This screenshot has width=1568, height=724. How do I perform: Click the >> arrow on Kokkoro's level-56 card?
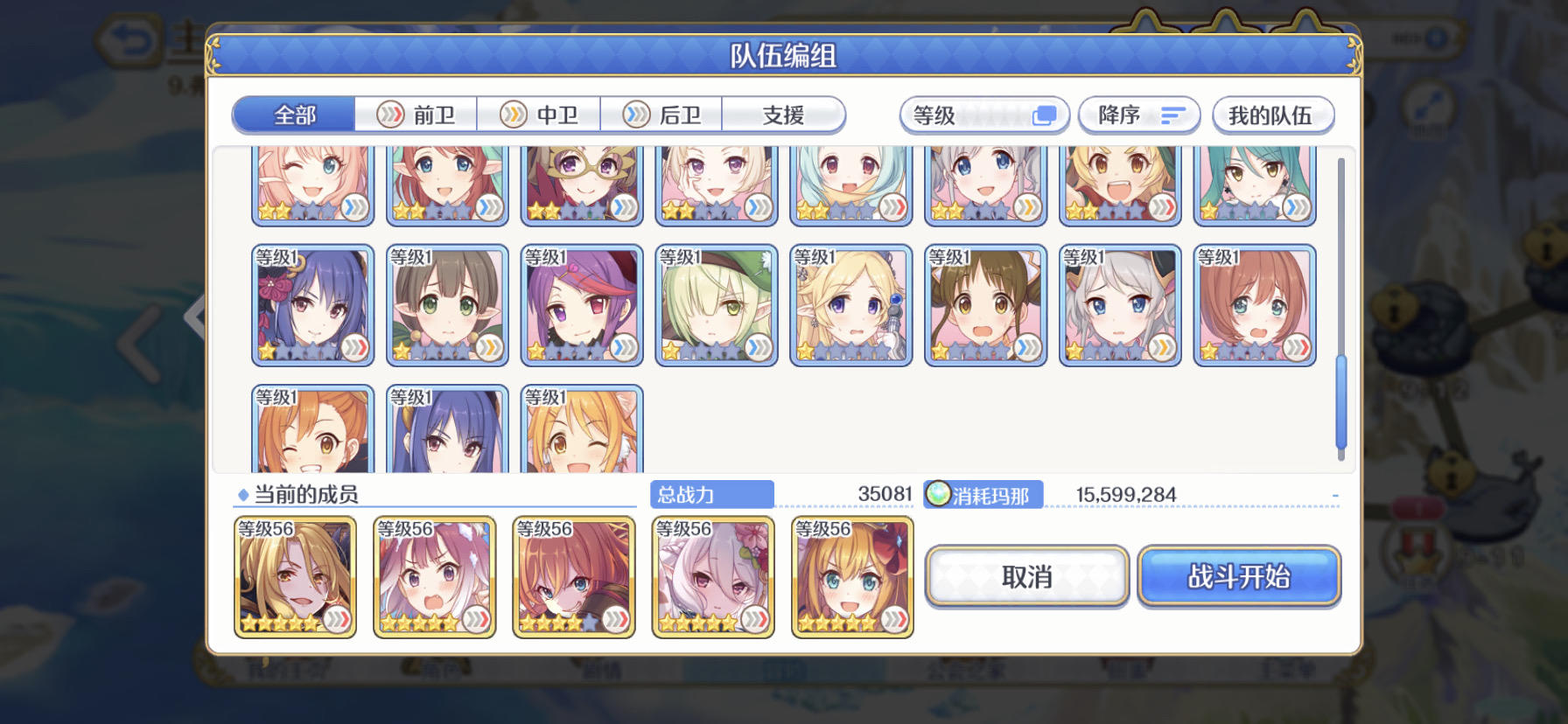[753, 617]
